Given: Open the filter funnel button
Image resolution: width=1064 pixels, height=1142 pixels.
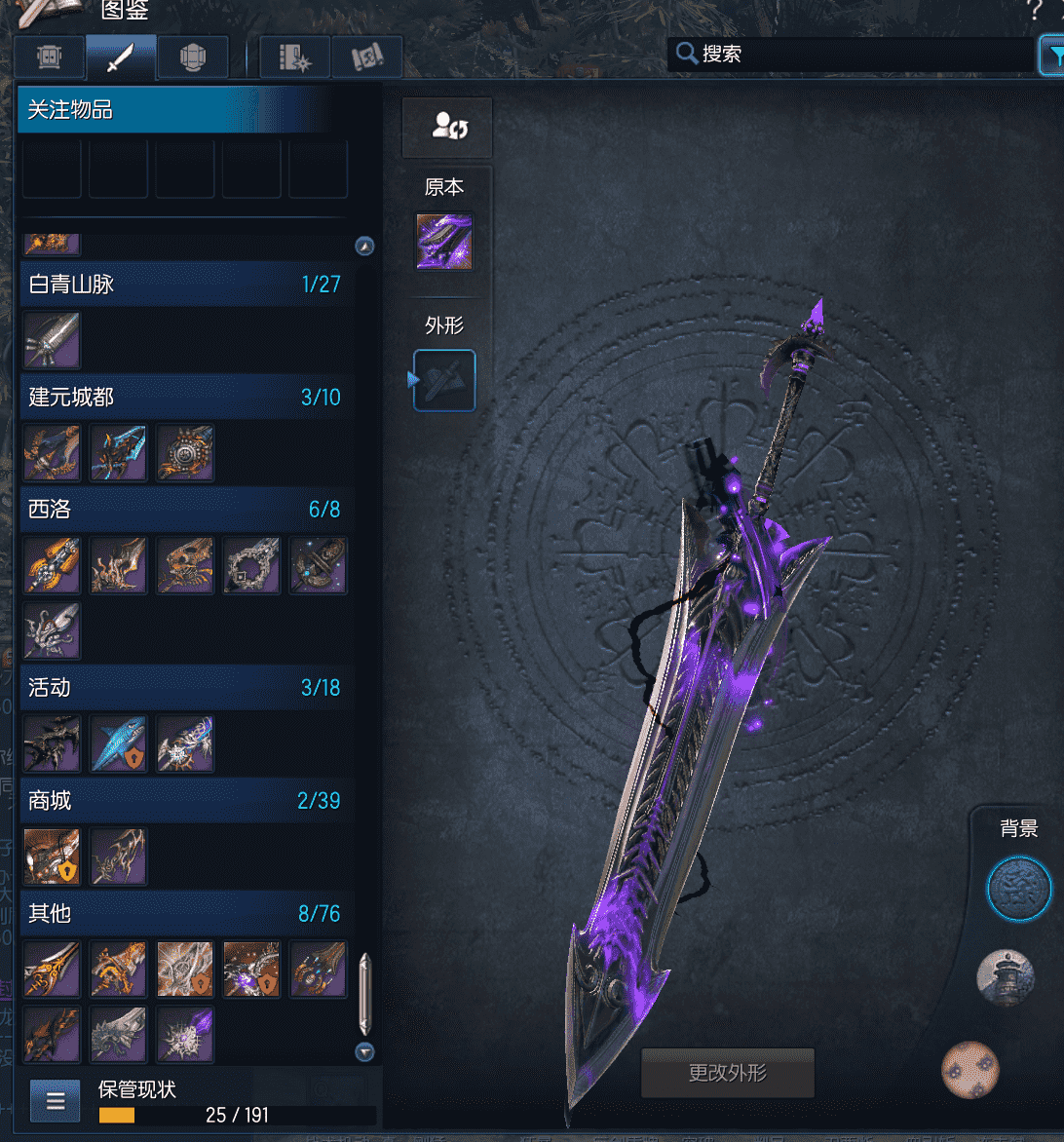Looking at the screenshot, I should pos(1051,56).
